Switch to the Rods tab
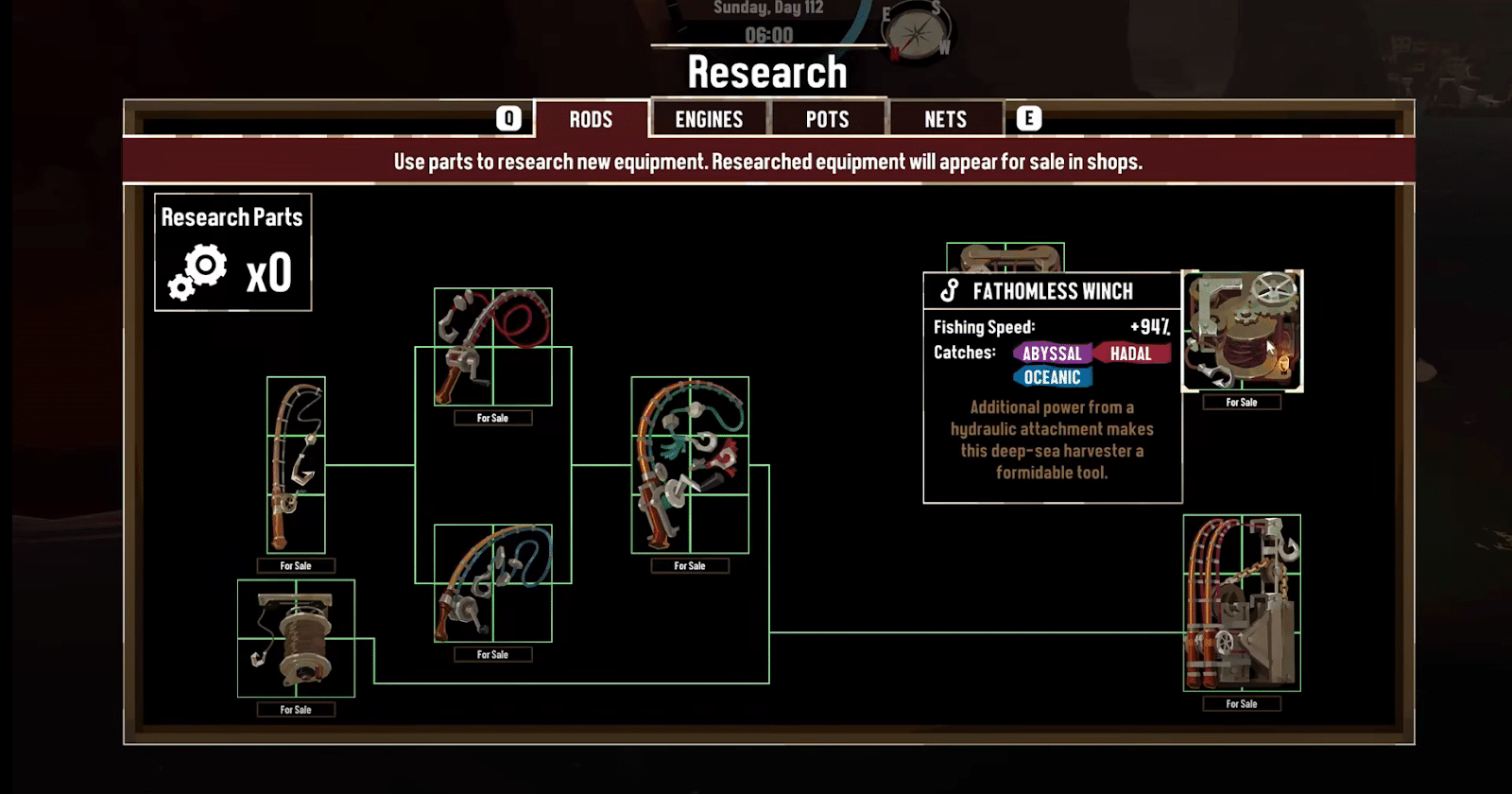The image size is (1512, 794). click(591, 119)
